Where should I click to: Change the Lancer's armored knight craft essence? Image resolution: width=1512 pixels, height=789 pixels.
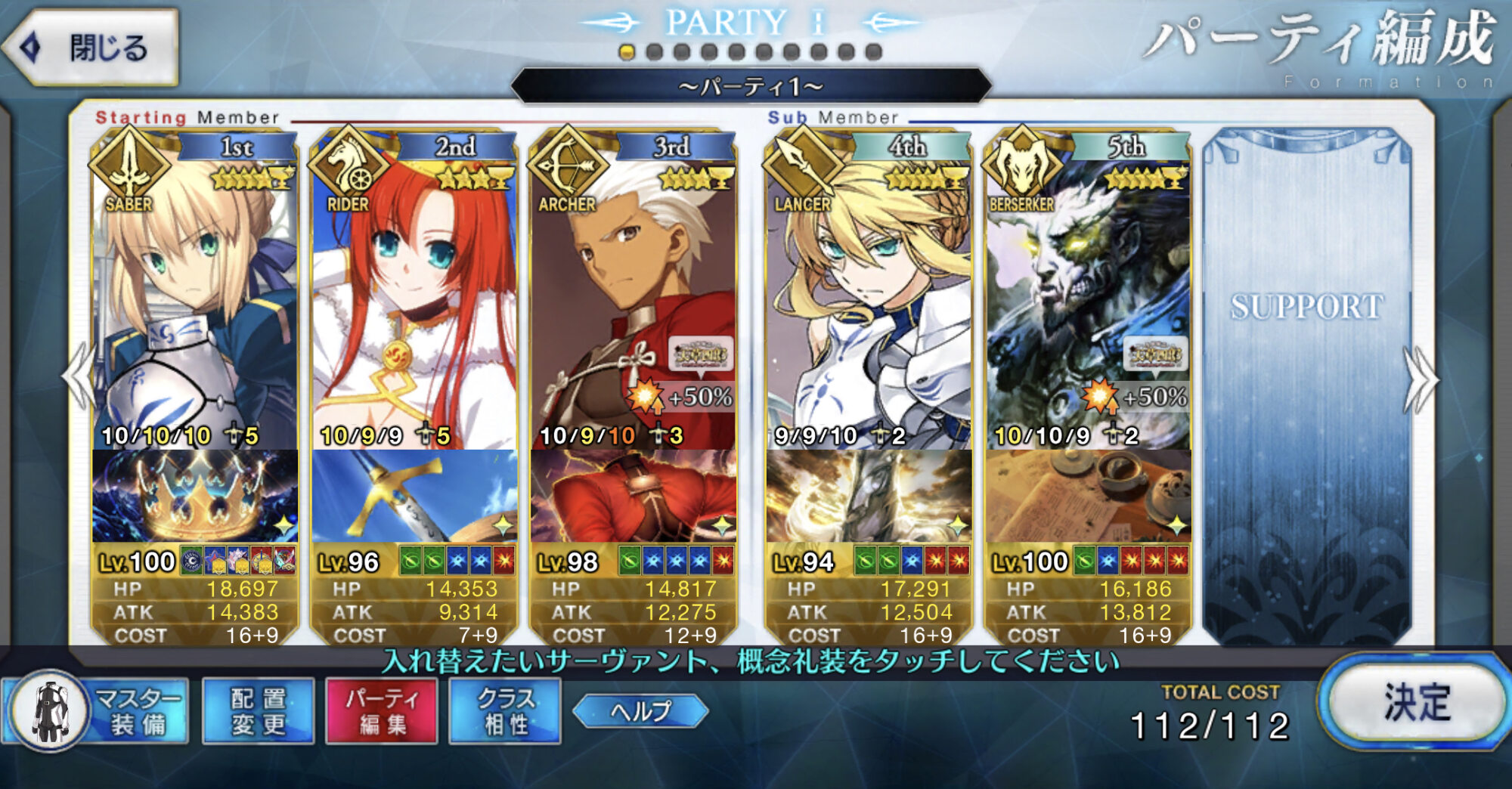point(868,497)
